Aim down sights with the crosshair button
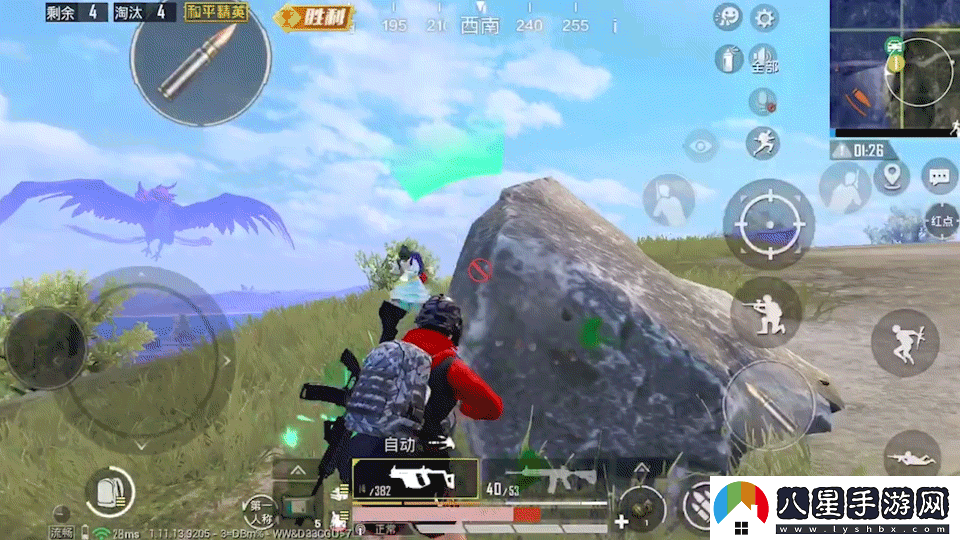This screenshot has width=960, height=540. coord(769,222)
